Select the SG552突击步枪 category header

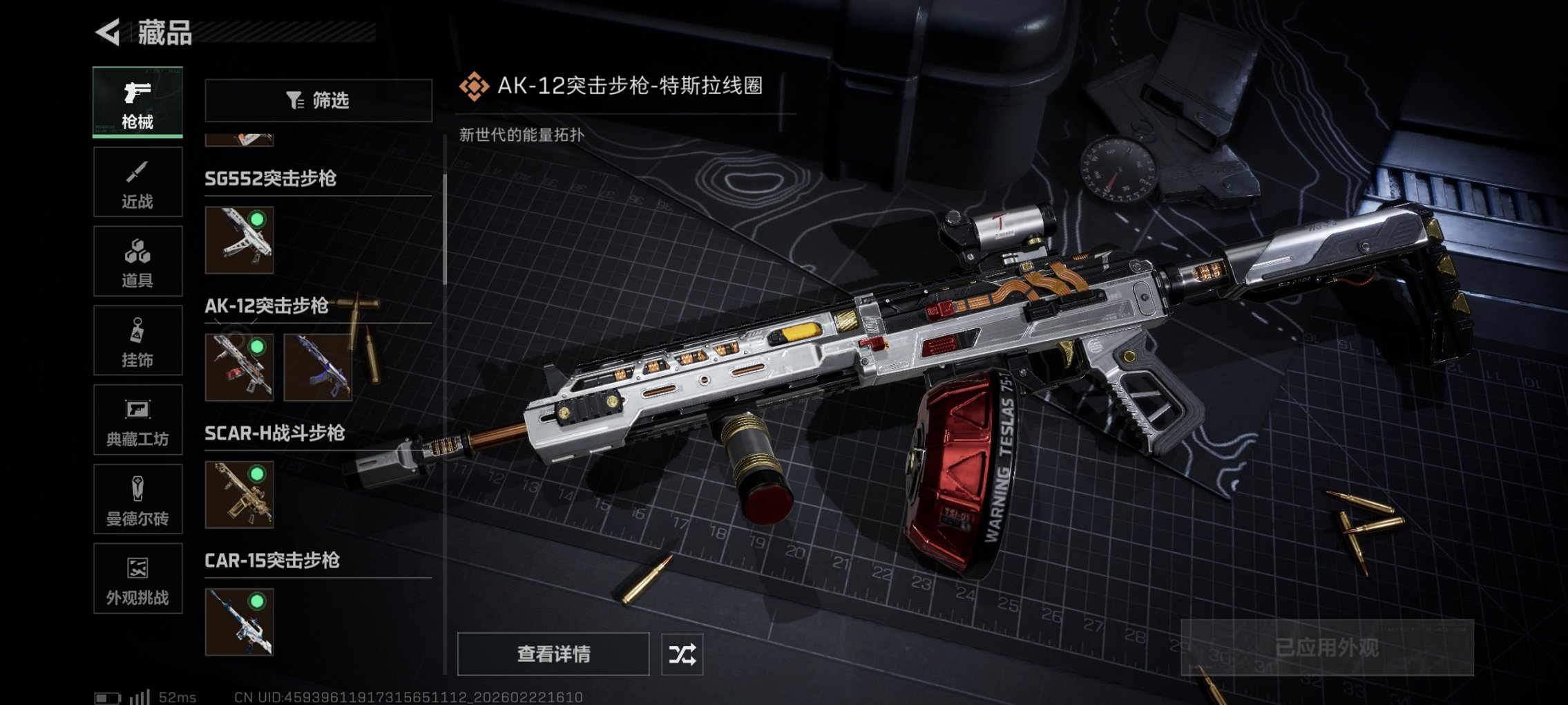[x=271, y=178]
